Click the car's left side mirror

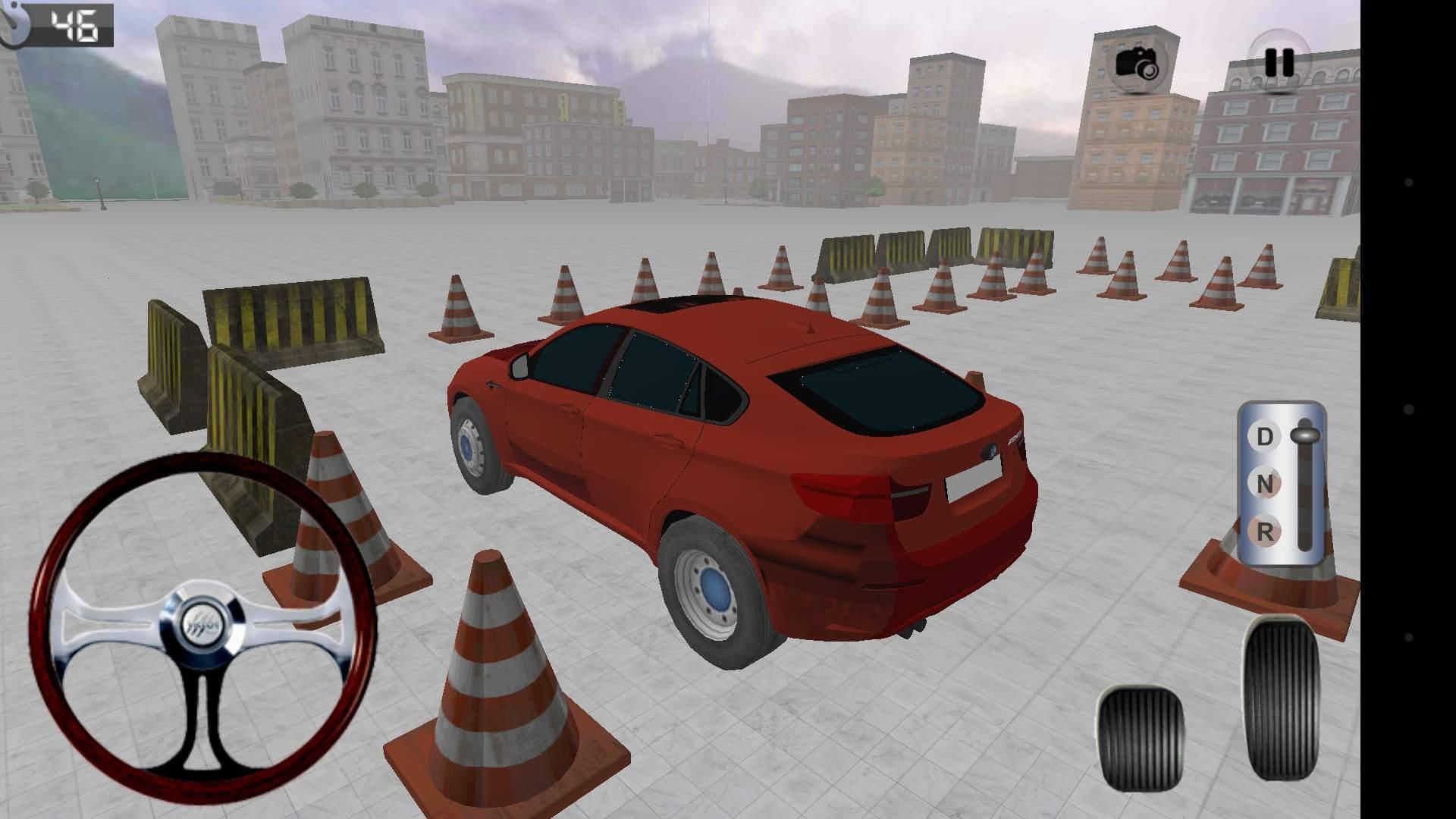(x=519, y=368)
